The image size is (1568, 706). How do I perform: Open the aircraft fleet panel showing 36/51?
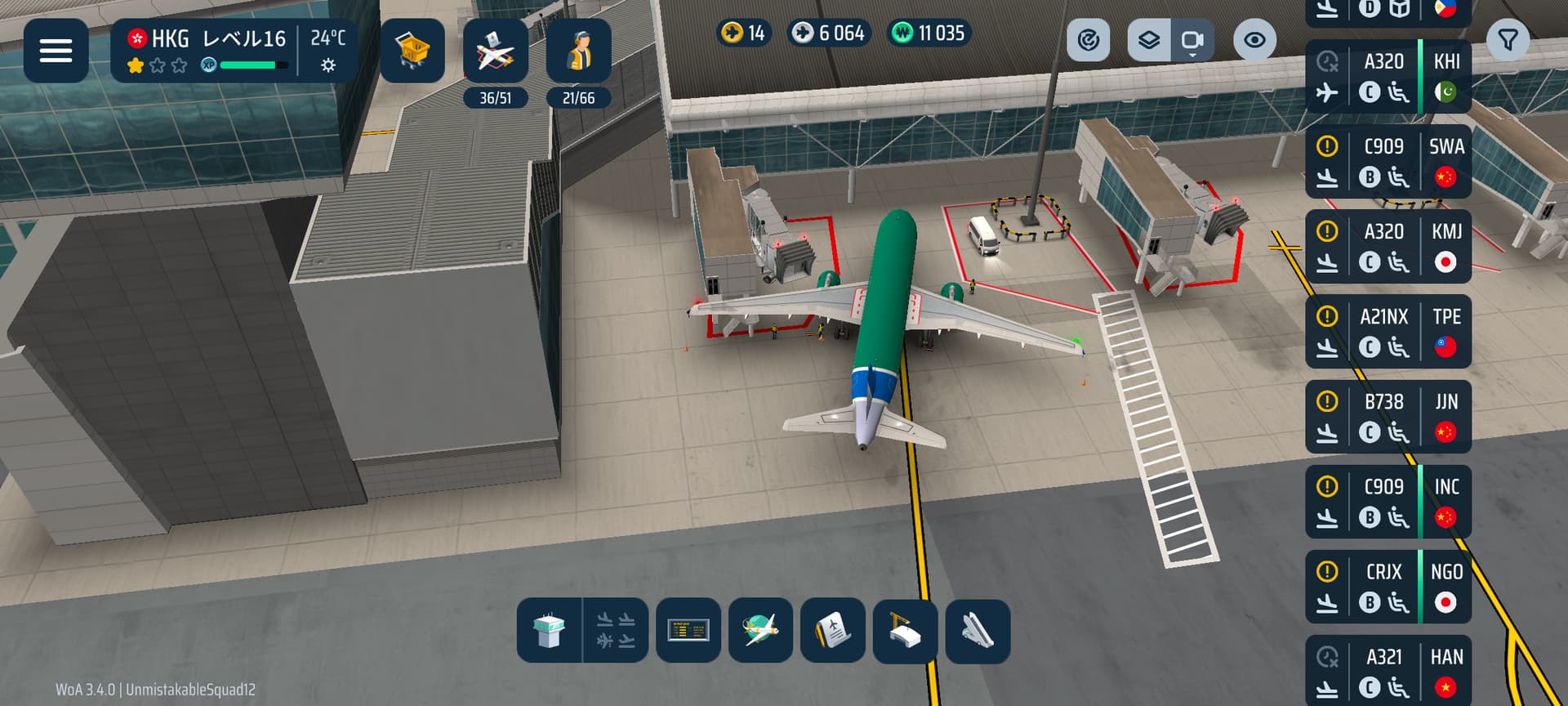coord(495,52)
